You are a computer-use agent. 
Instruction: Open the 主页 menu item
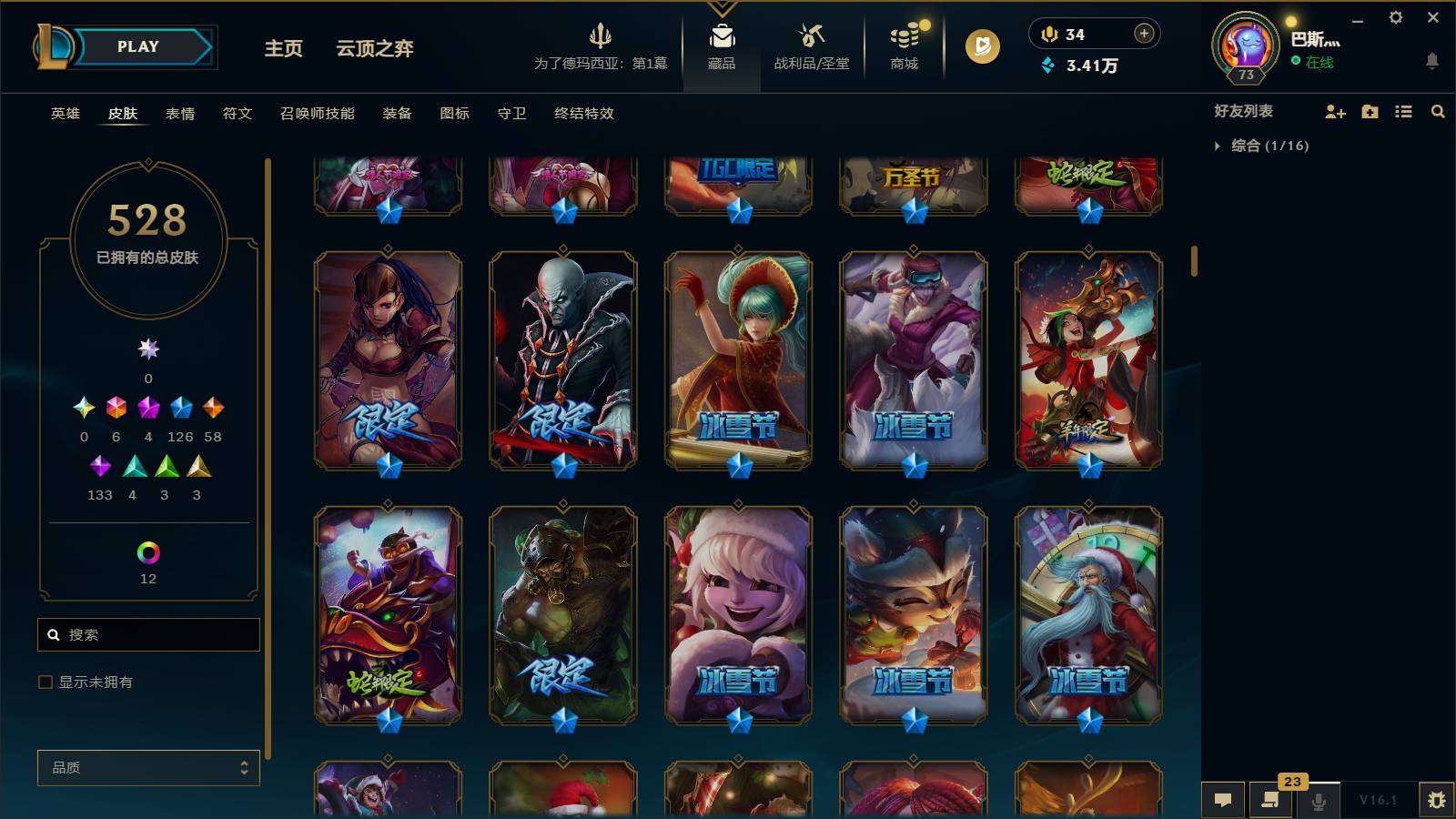point(282,50)
